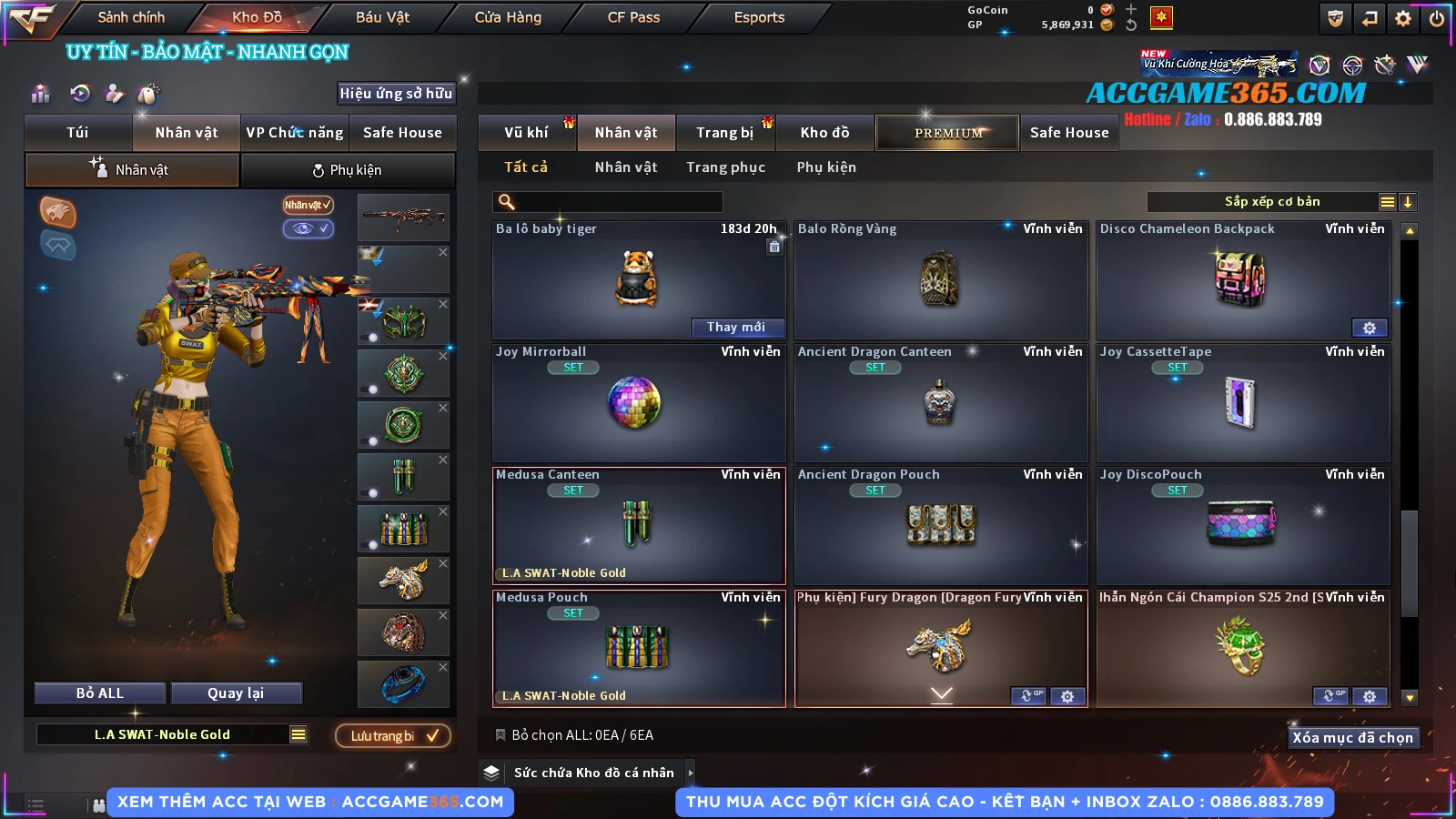Image resolution: width=1456 pixels, height=819 pixels.
Task: Click Thay mới on Ba lô baby tiger
Action: coord(735,328)
